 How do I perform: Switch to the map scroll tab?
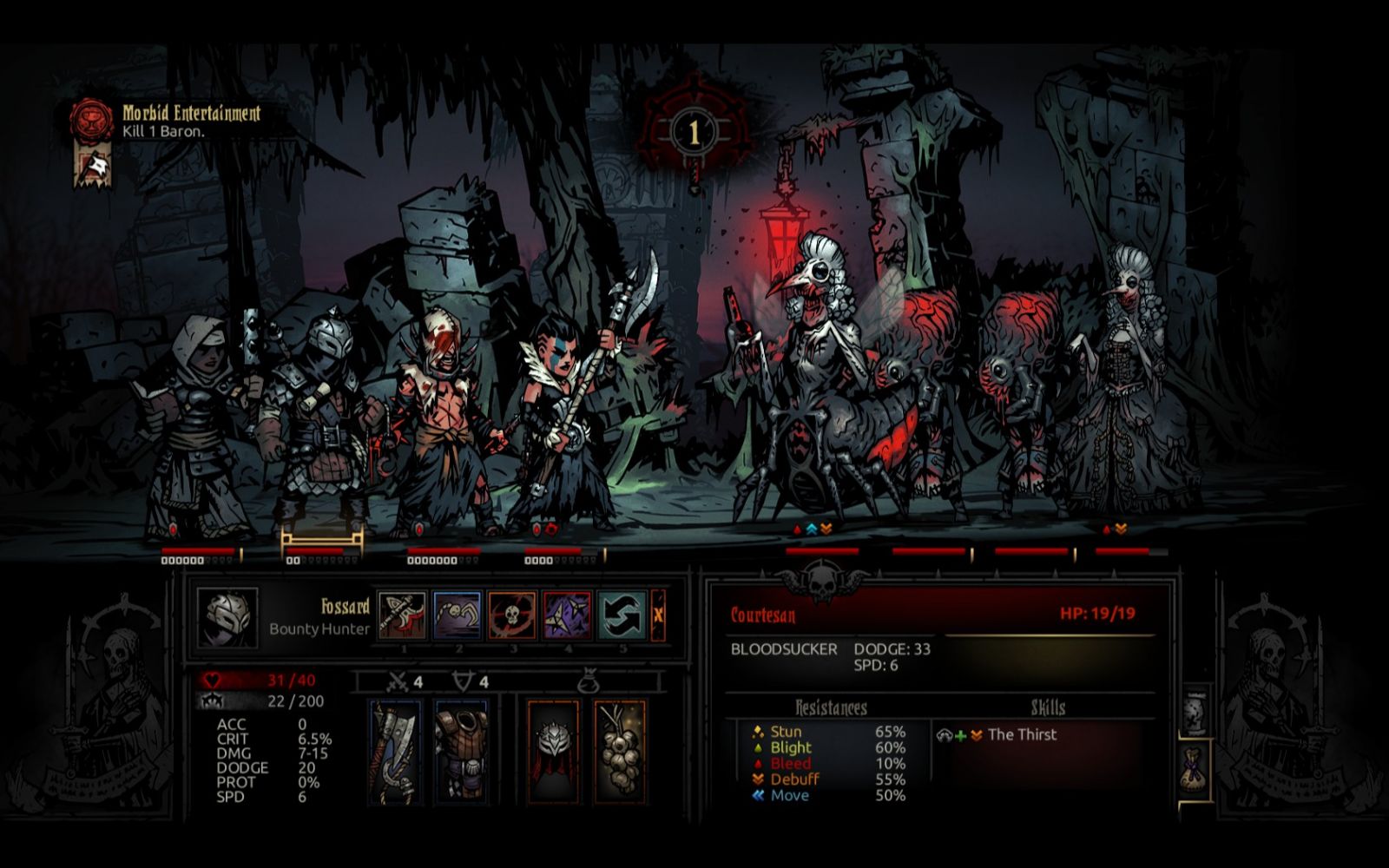tap(1195, 713)
